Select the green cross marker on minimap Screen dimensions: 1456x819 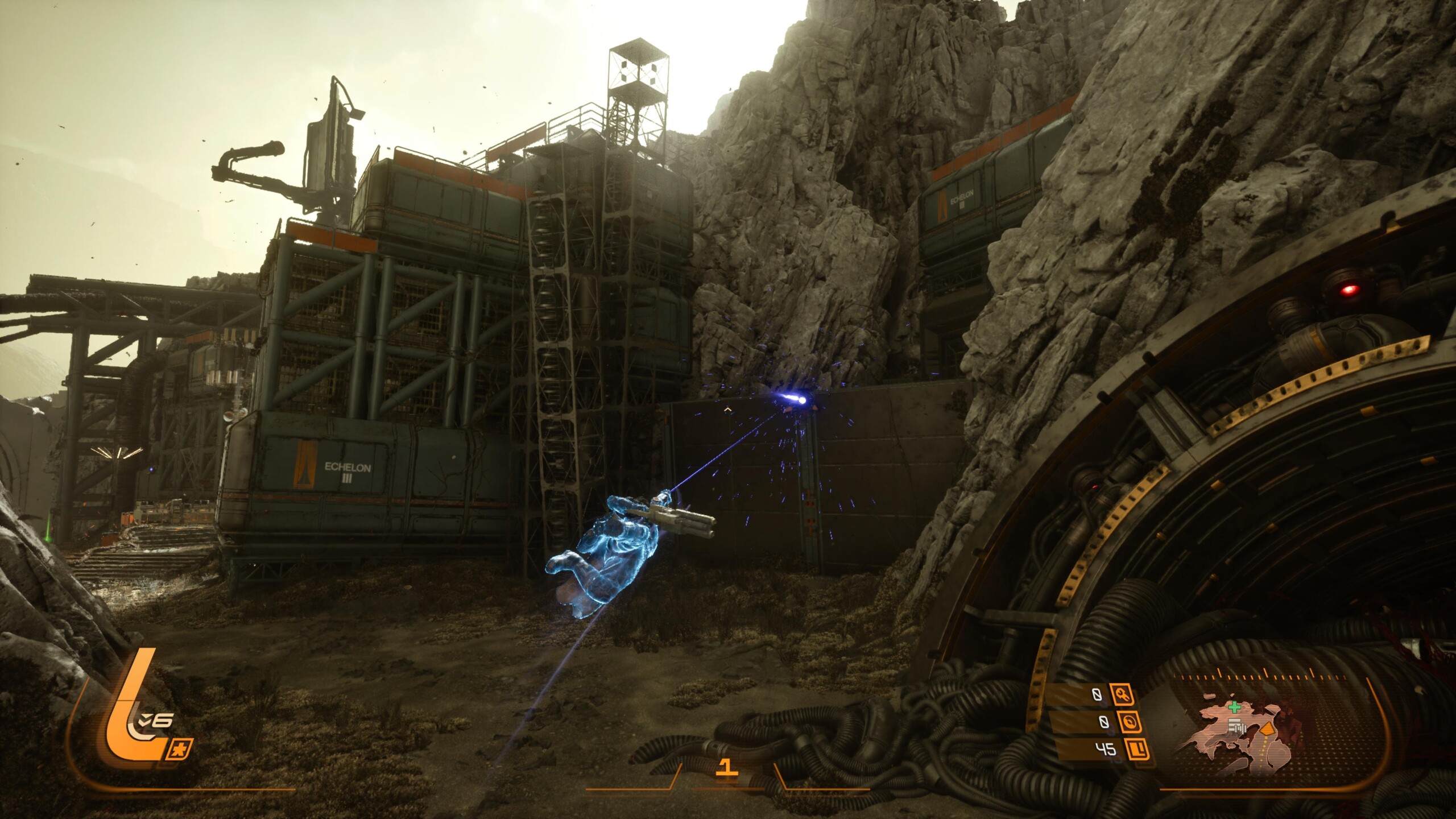point(1234,708)
